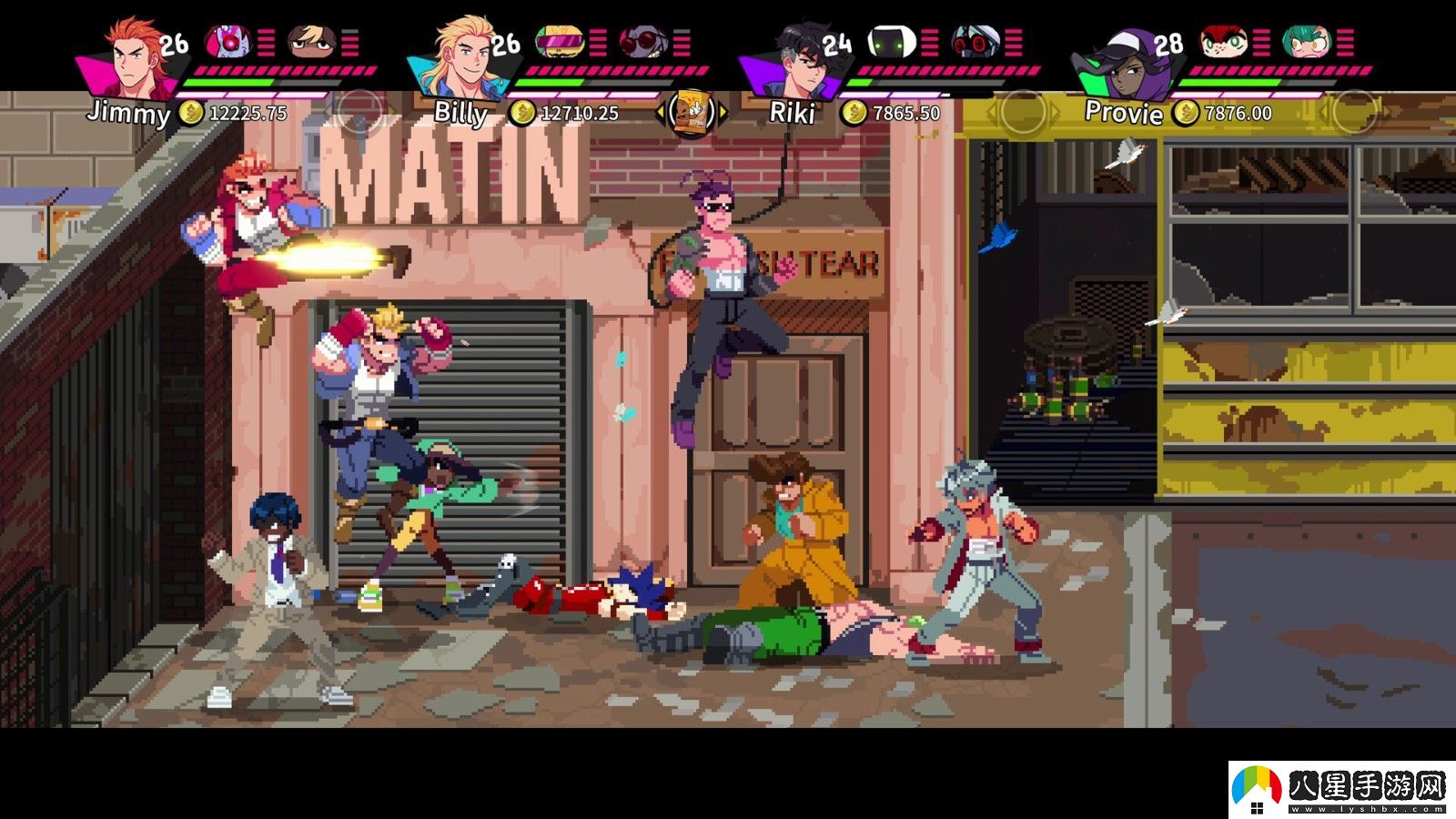Use Billy's equipped snack bag item
This screenshot has width=1456, height=819.
(692, 113)
